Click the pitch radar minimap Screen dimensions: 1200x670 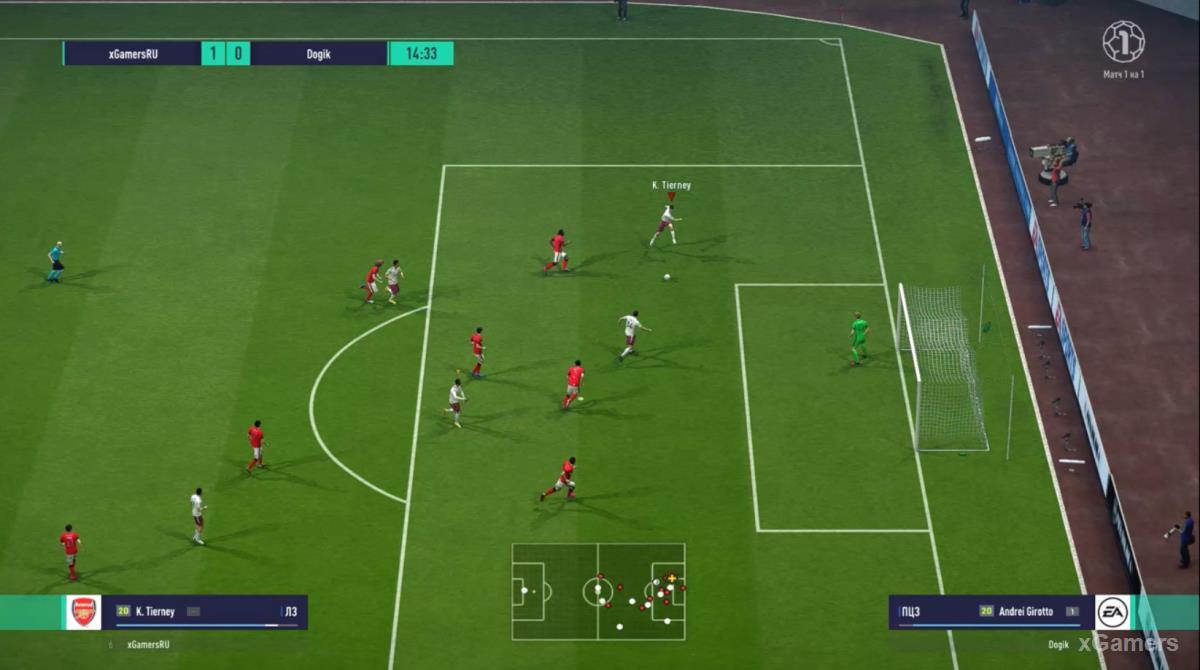(x=598, y=591)
